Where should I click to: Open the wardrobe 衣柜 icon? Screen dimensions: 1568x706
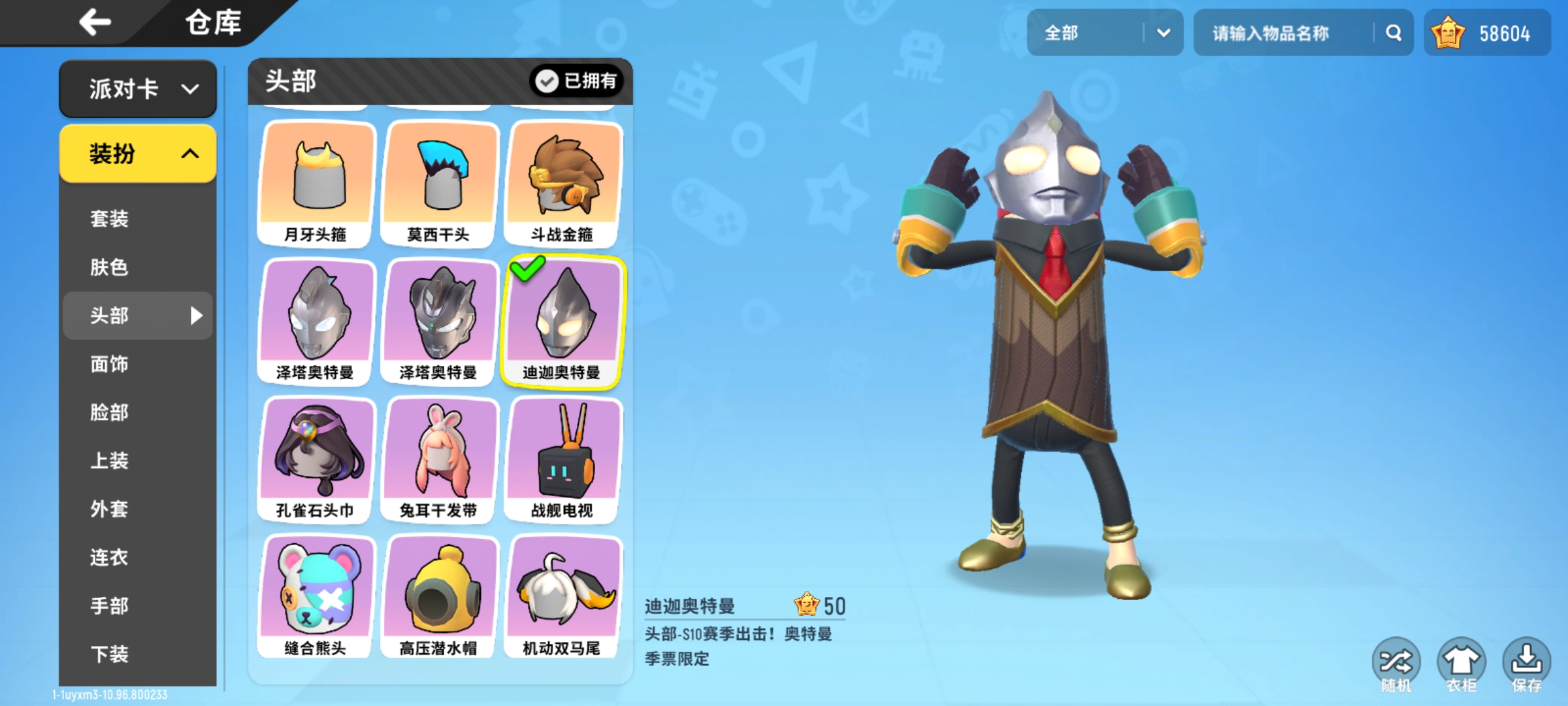(1463, 663)
